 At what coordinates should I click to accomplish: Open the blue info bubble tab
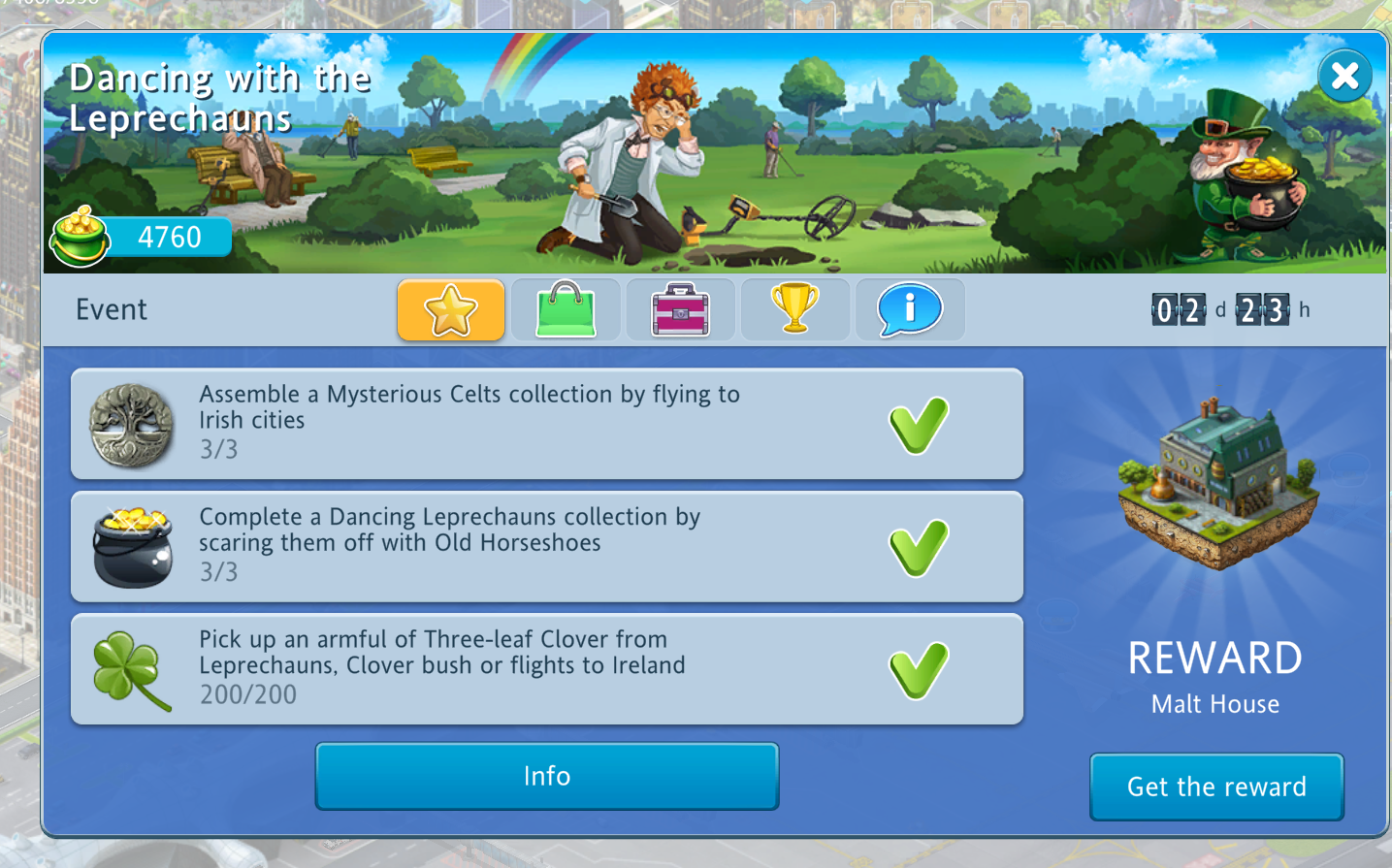point(909,310)
